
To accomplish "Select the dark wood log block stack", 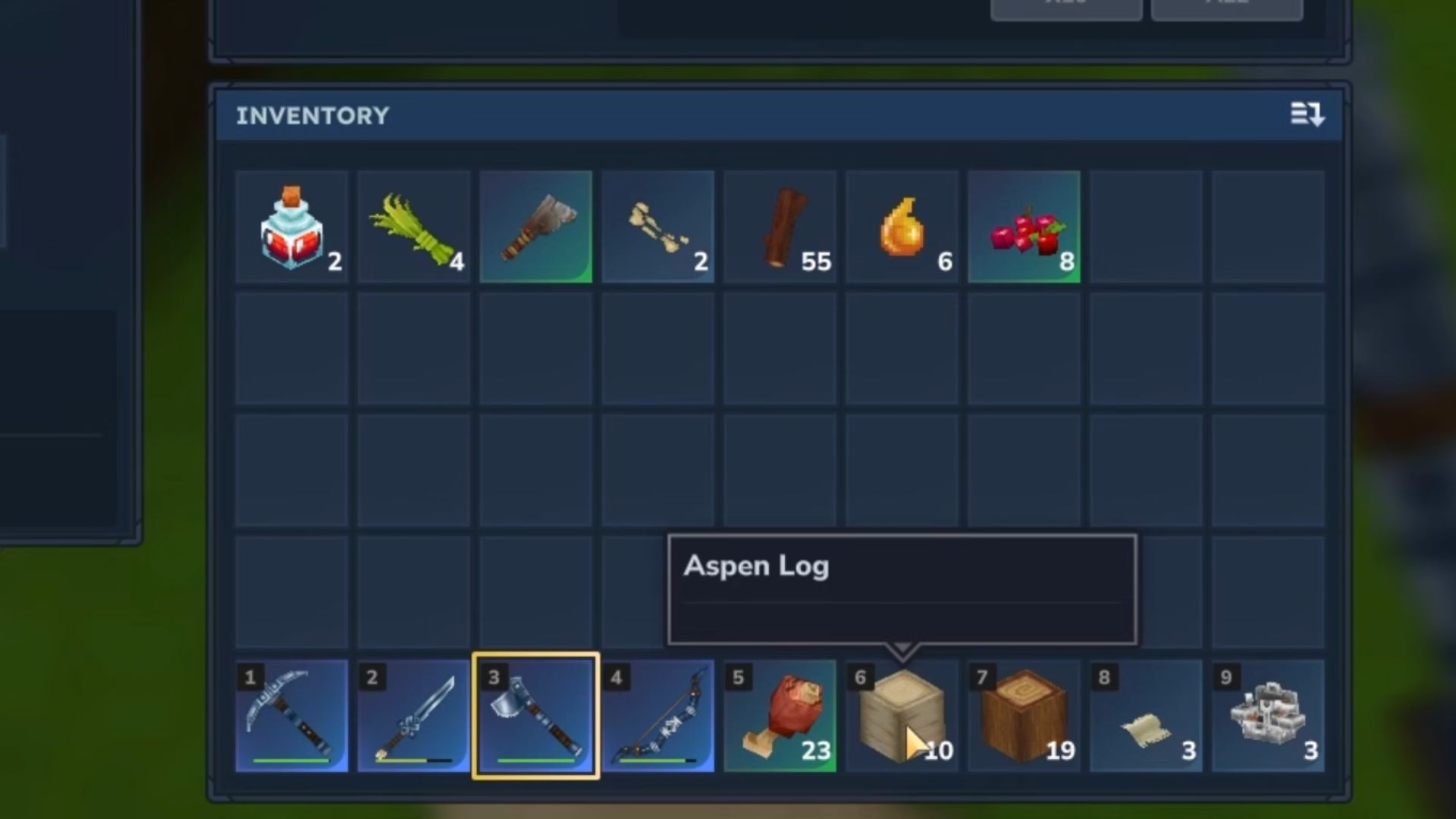I will tap(1024, 716).
